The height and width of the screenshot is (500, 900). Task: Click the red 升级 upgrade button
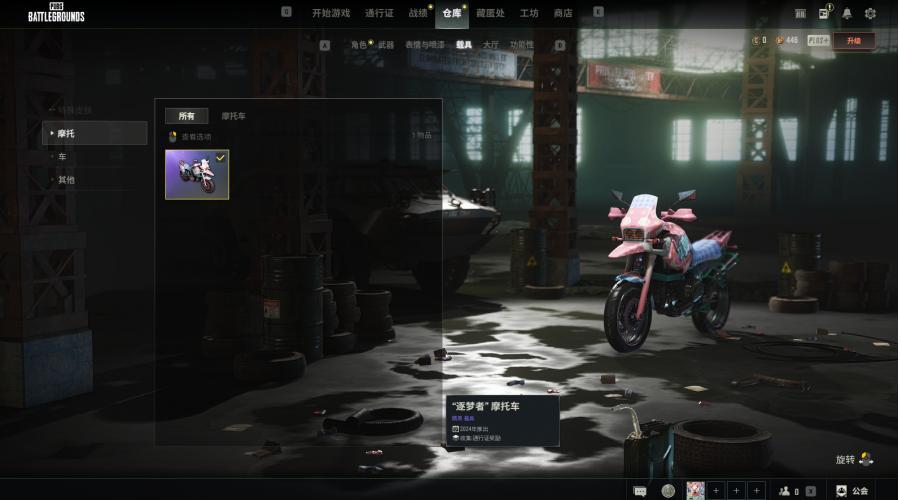pyautogui.click(x=853, y=41)
